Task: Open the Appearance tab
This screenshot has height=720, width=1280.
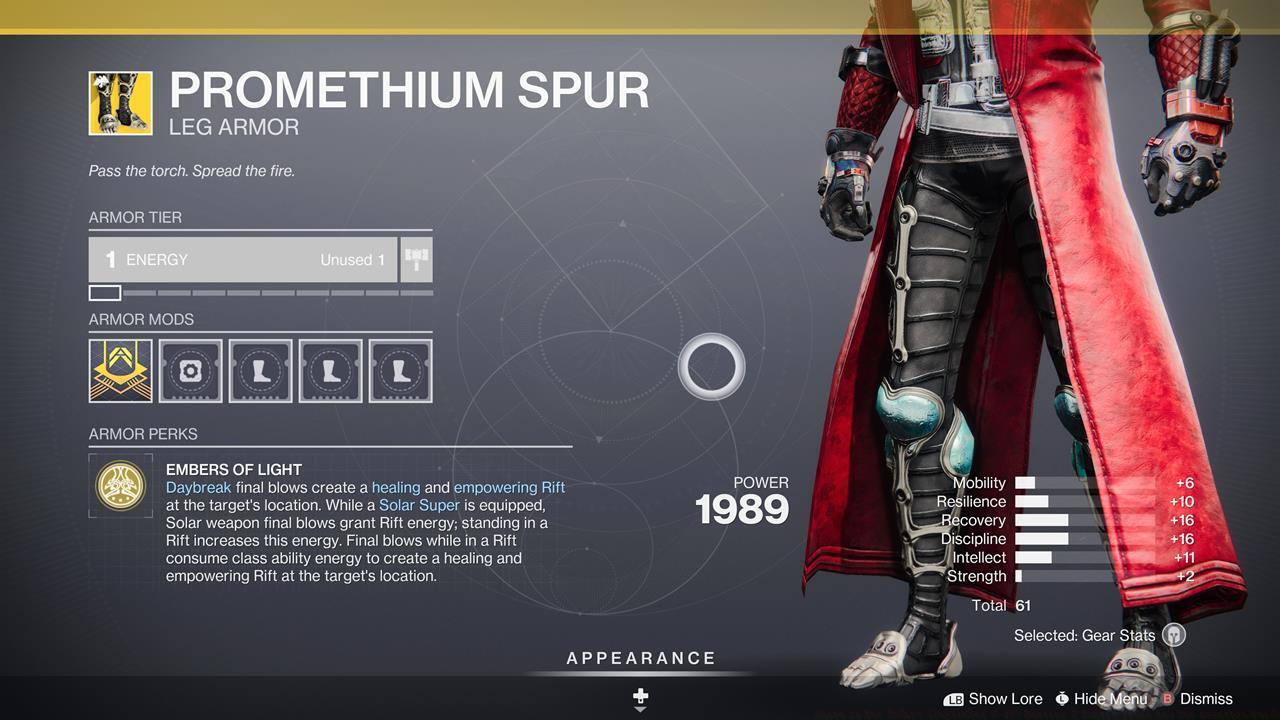Action: coord(640,658)
